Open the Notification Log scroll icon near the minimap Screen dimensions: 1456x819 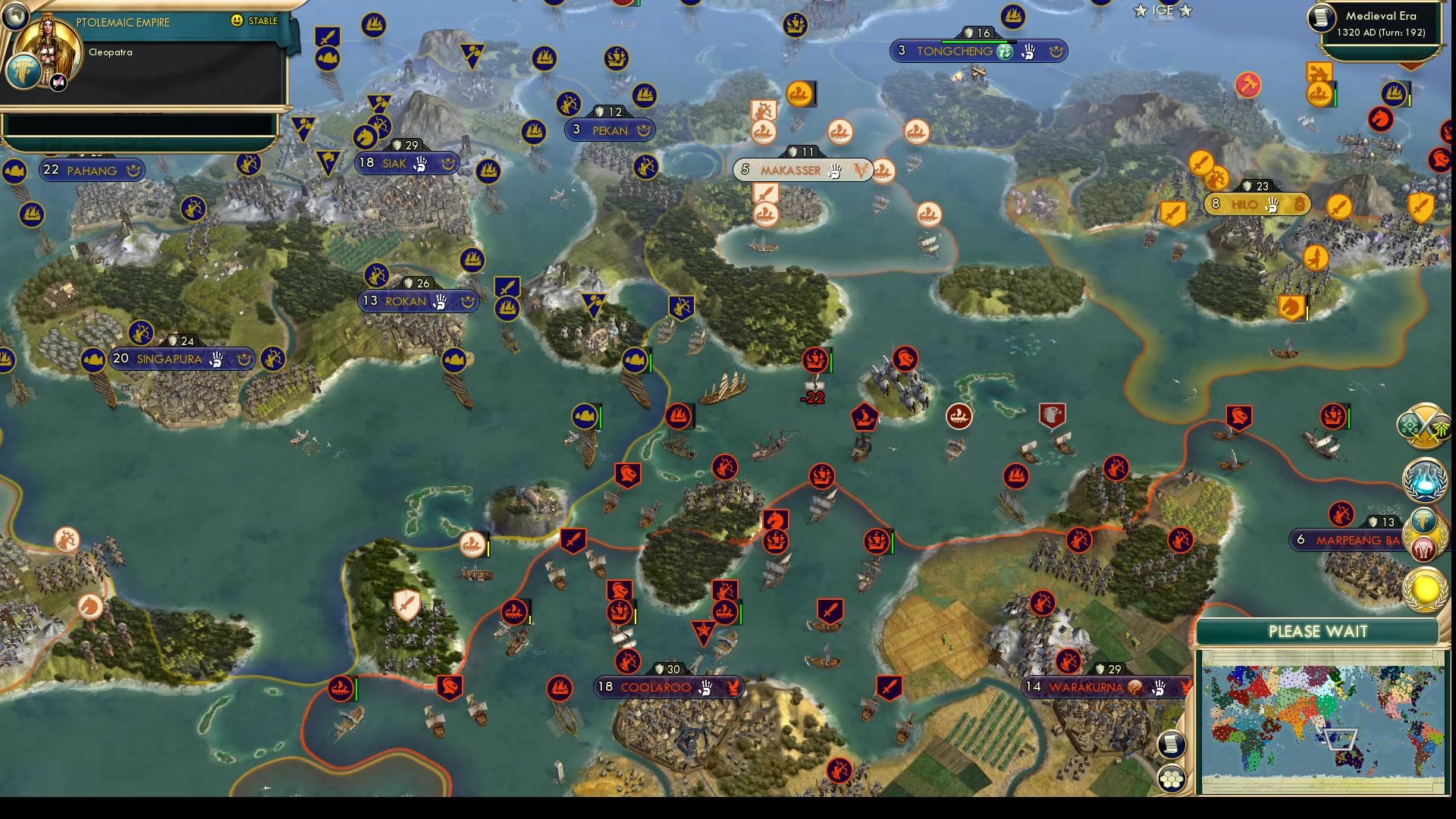coord(1172,745)
